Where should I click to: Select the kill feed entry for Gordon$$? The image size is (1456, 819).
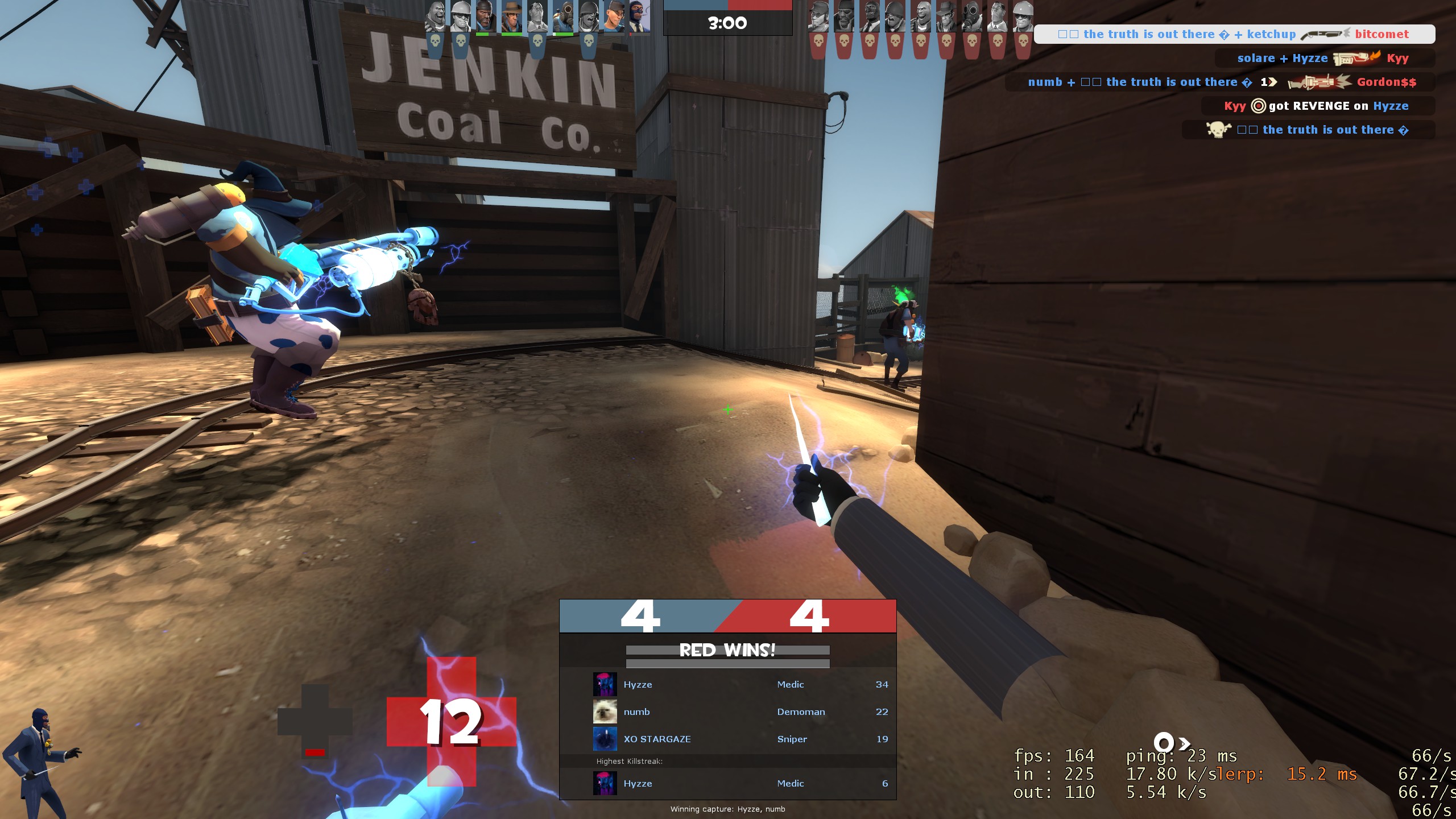point(1221,82)
